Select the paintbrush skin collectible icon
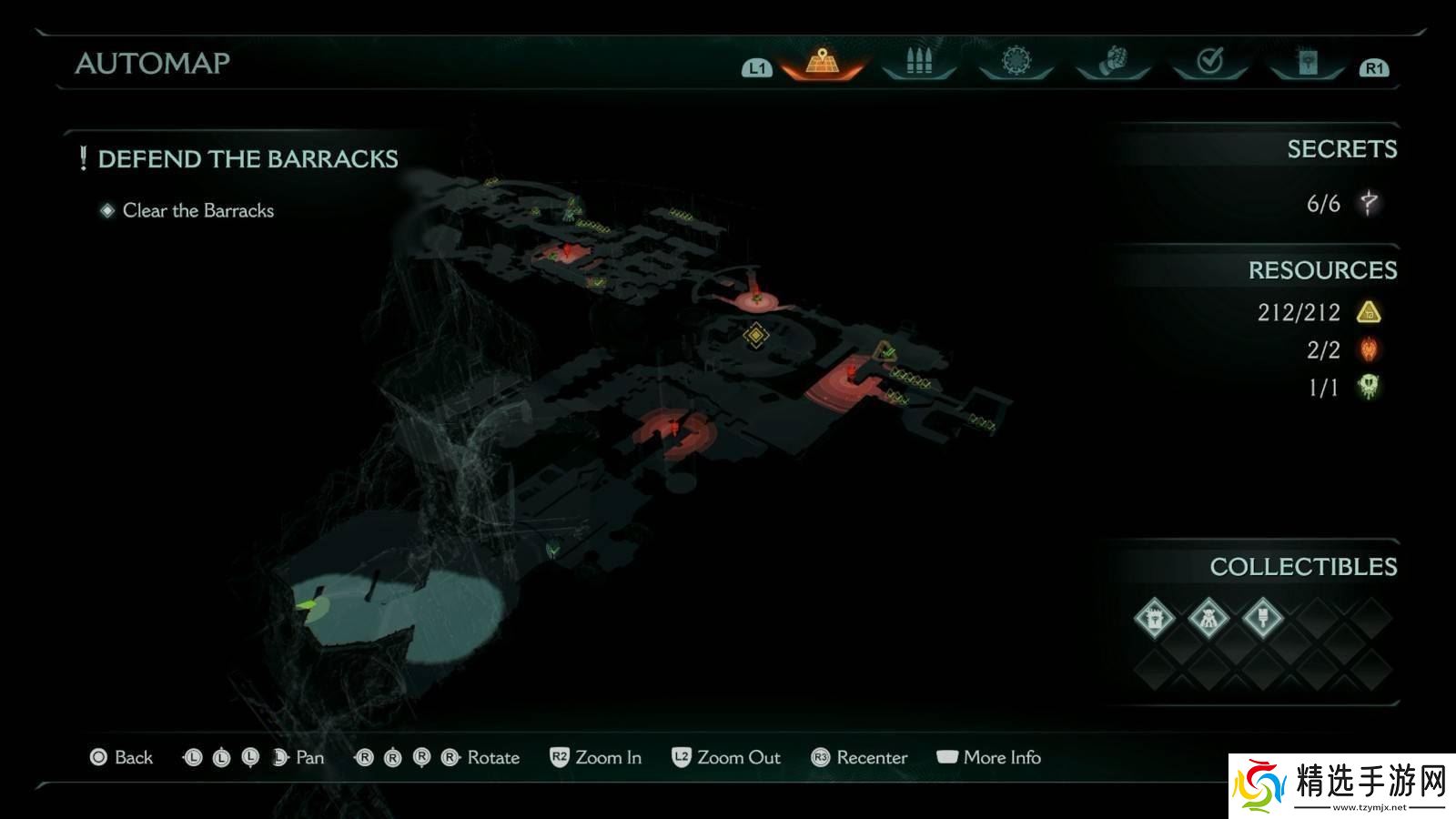1456x819 pixels. [x=1262, y=620]
